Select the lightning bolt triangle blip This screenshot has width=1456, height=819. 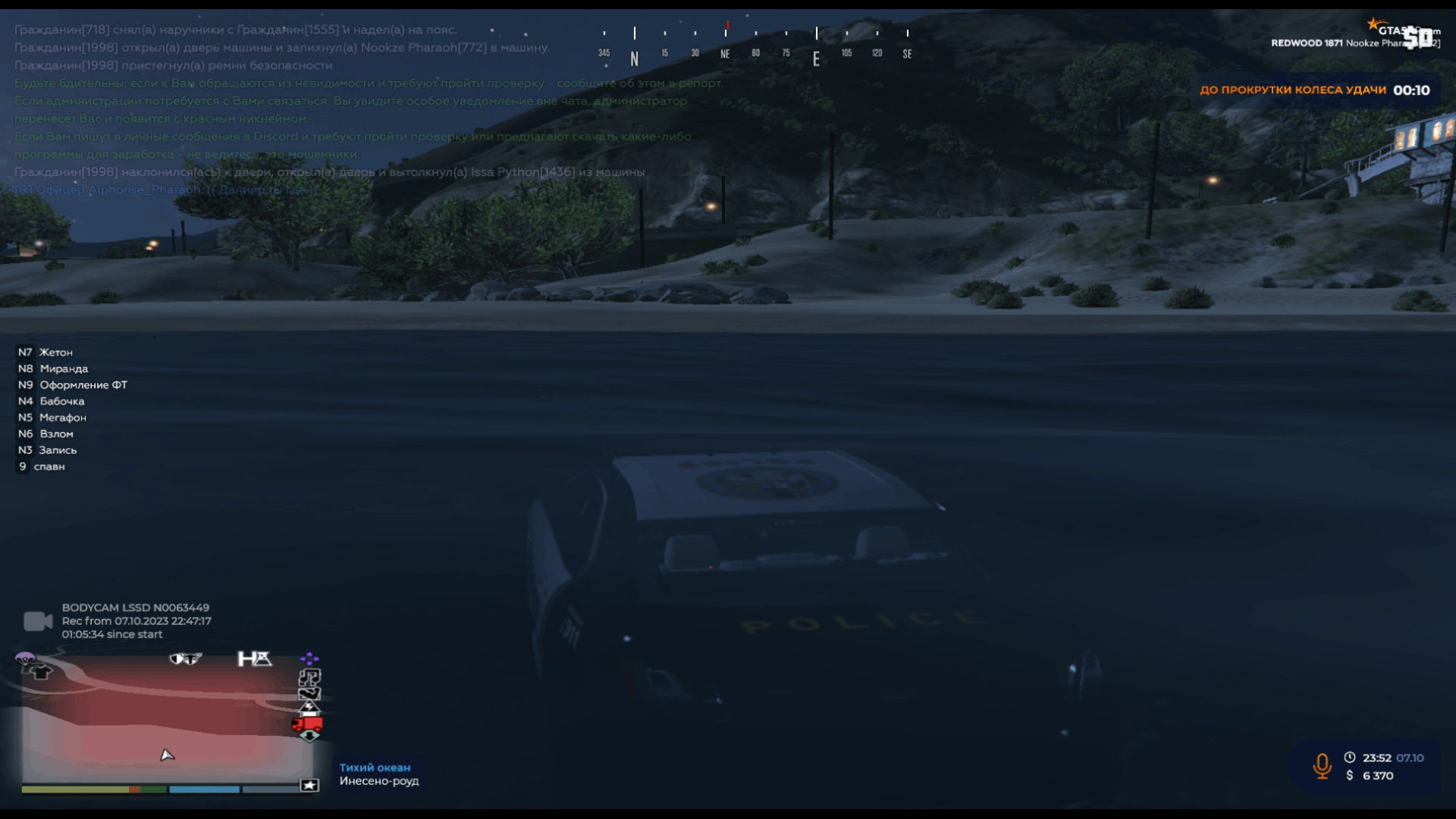[309, 708]
